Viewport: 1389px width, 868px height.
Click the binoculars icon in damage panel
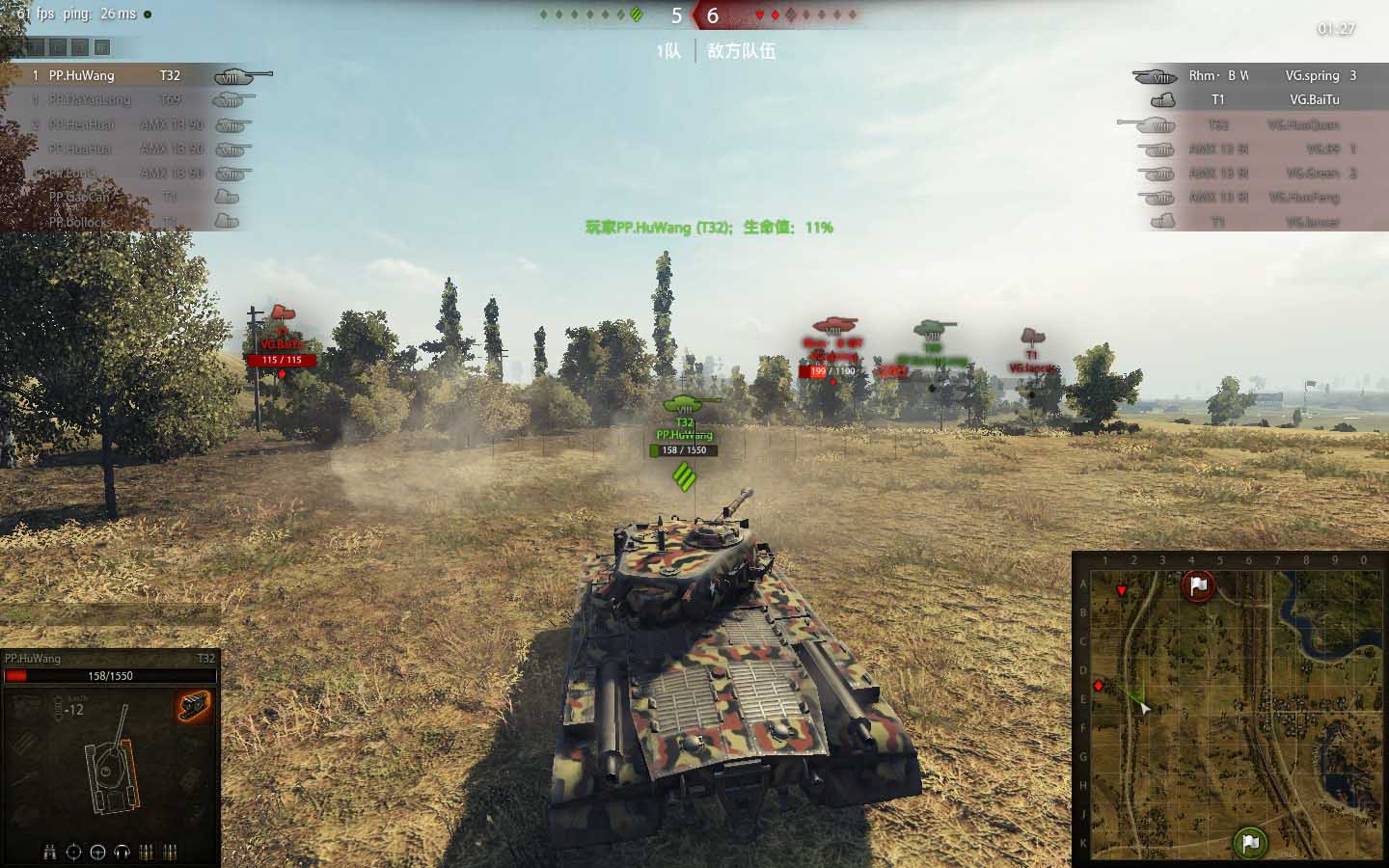tap(50, 853)
